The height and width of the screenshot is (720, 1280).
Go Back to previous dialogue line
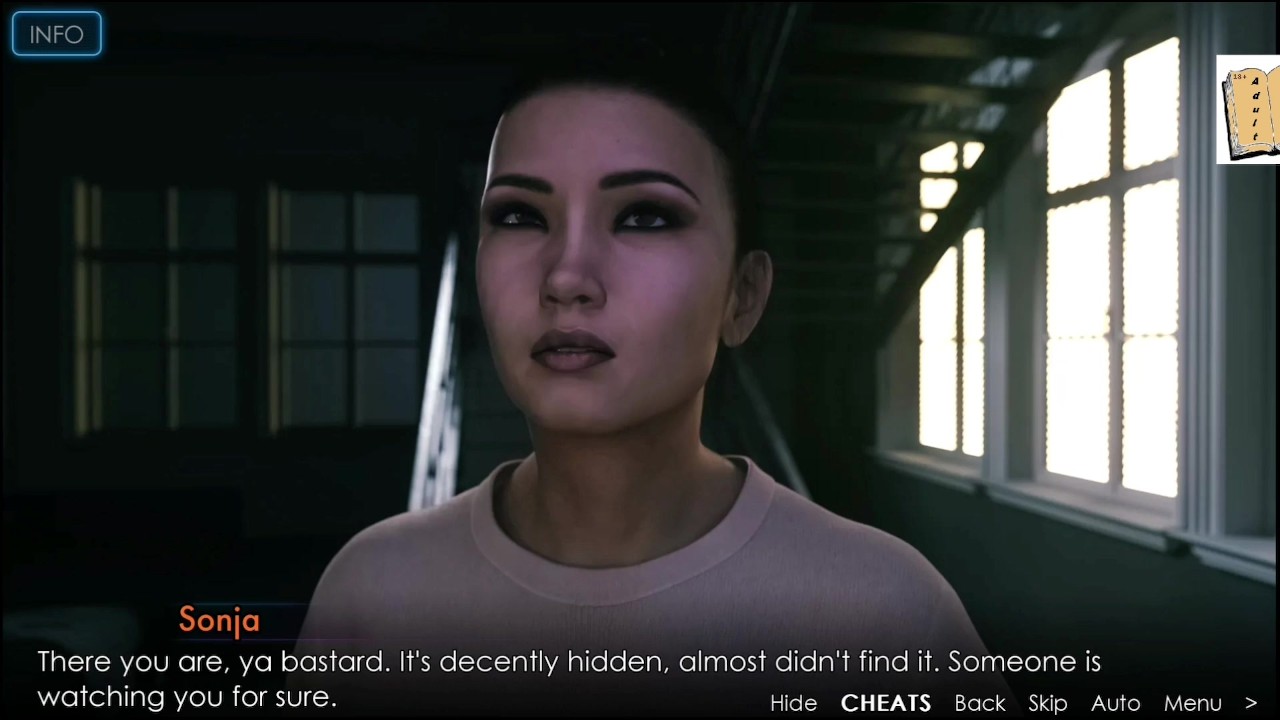coord(980,703)
